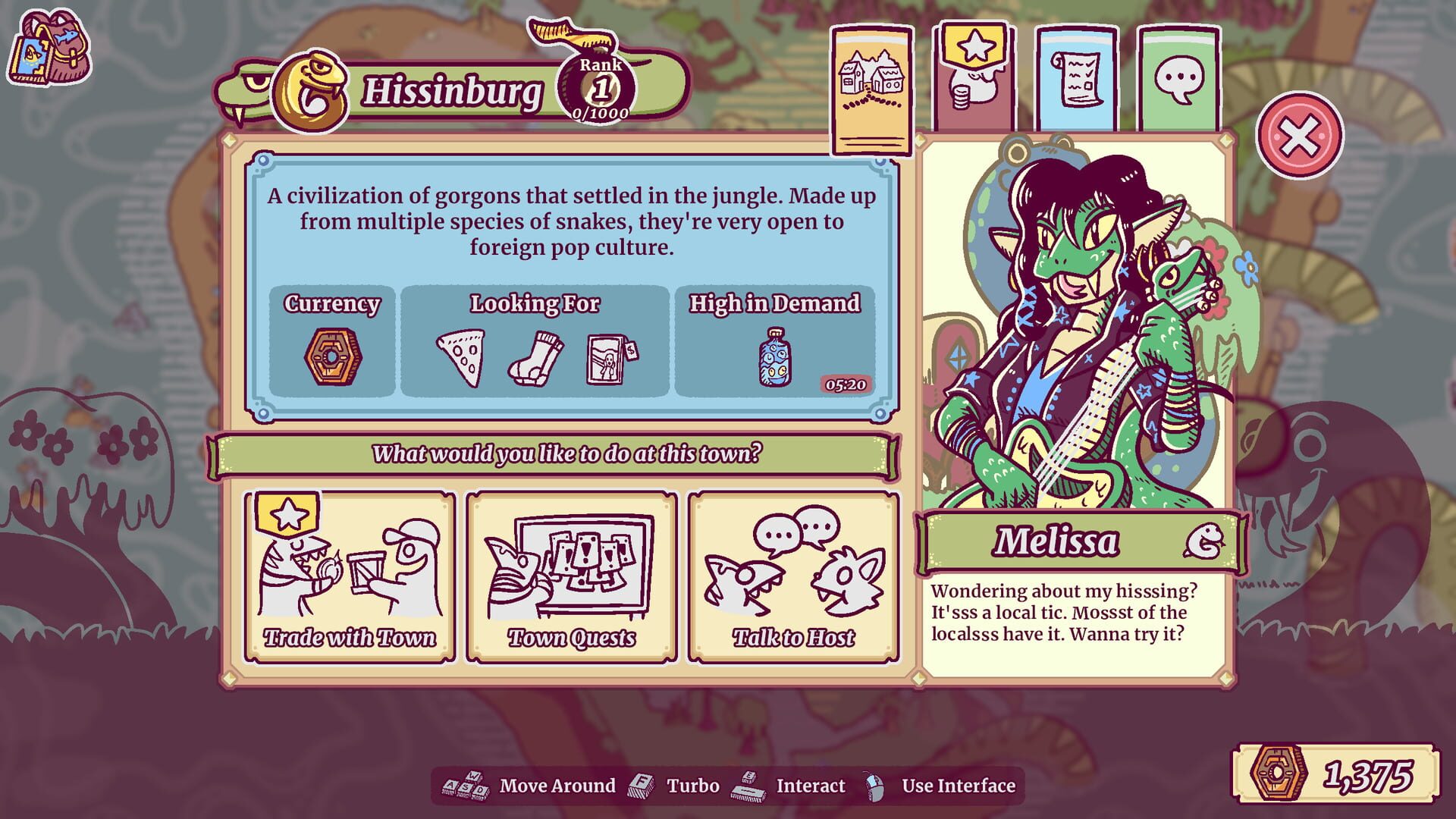The image size is (1456, 819).
Task: Open the chat bubble tab
Action: (1178, 76)
